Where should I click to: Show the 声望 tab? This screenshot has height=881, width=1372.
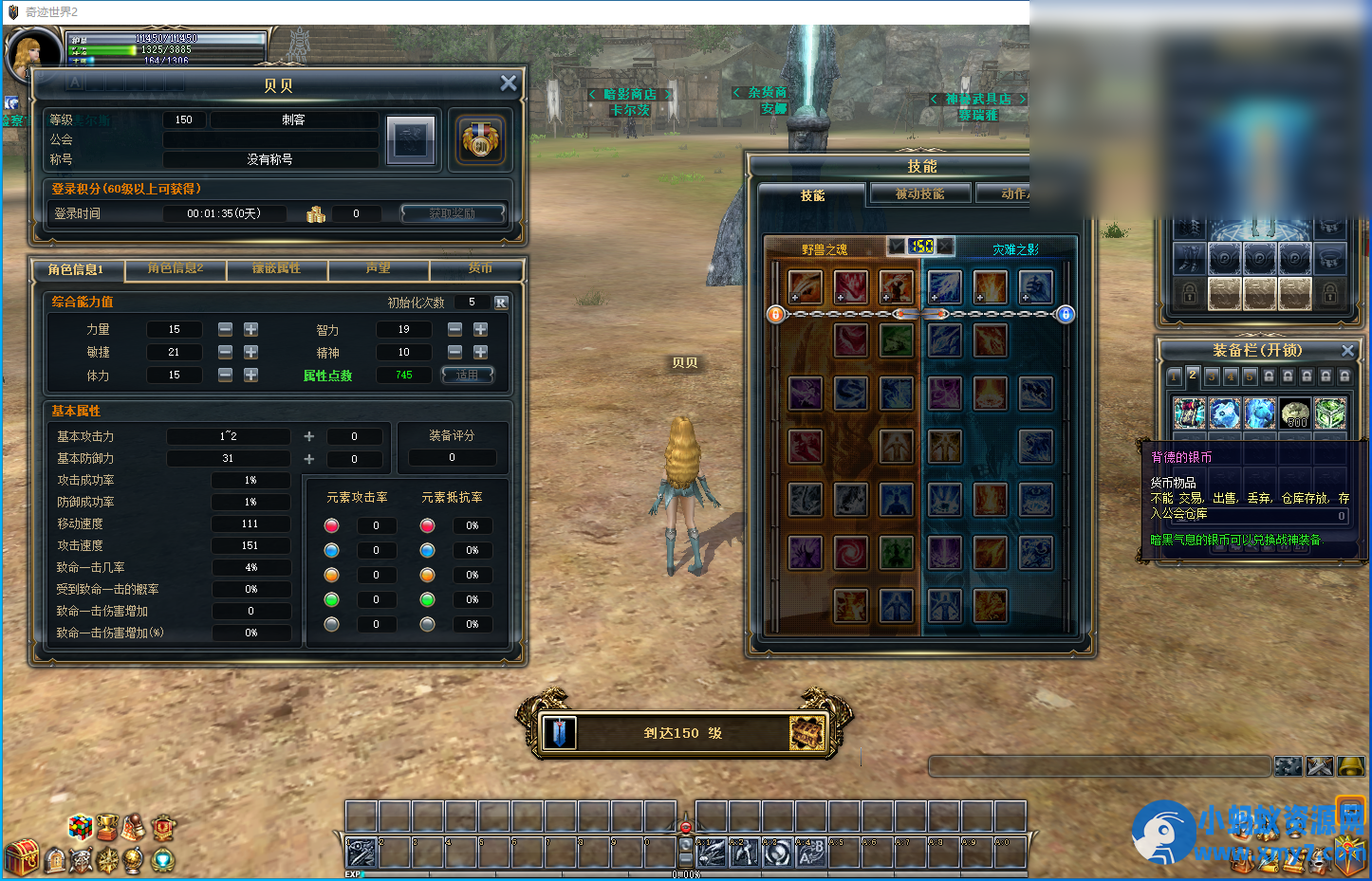pos(379,269)
